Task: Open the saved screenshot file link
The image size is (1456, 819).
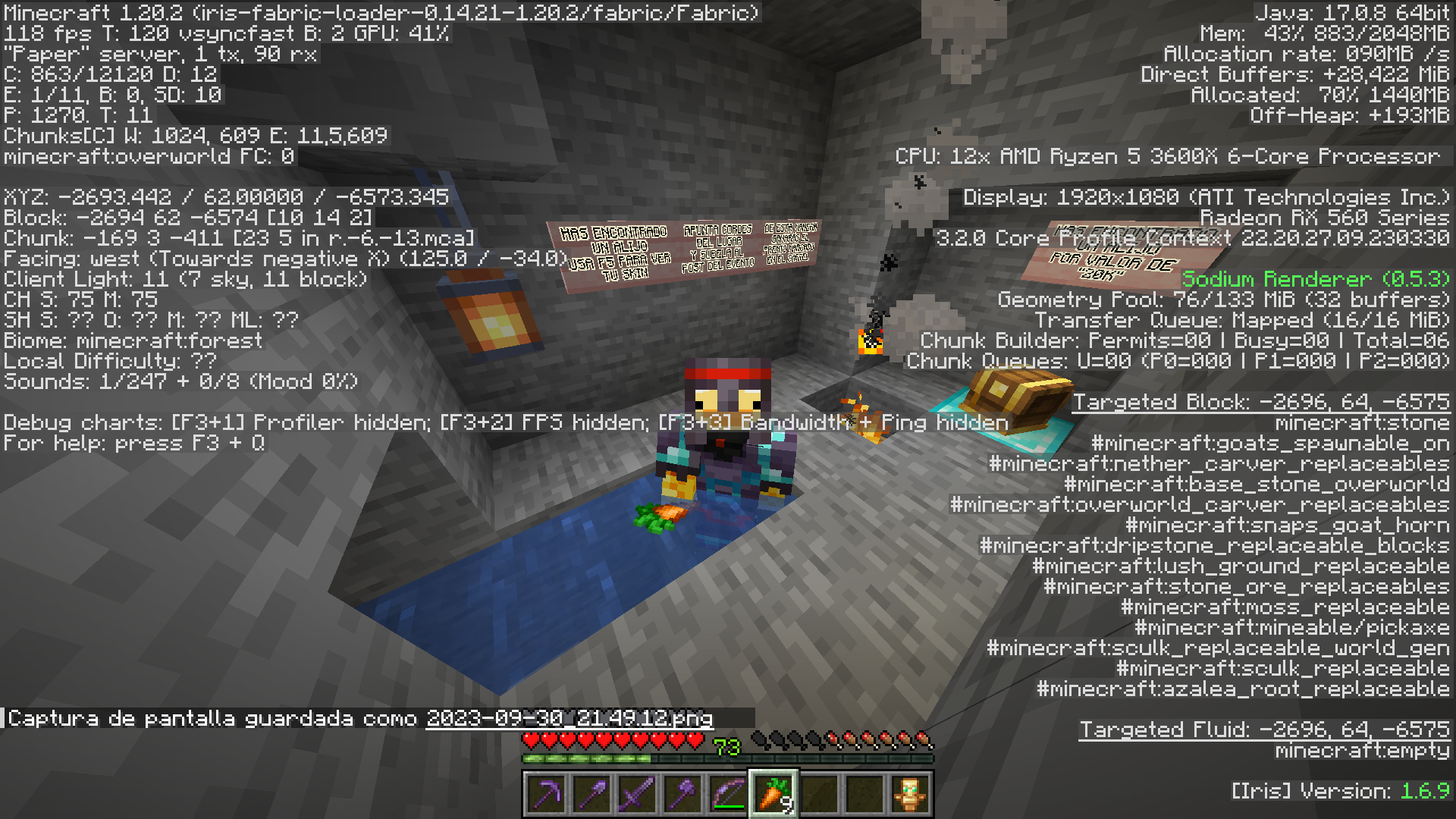Action: 569,718
